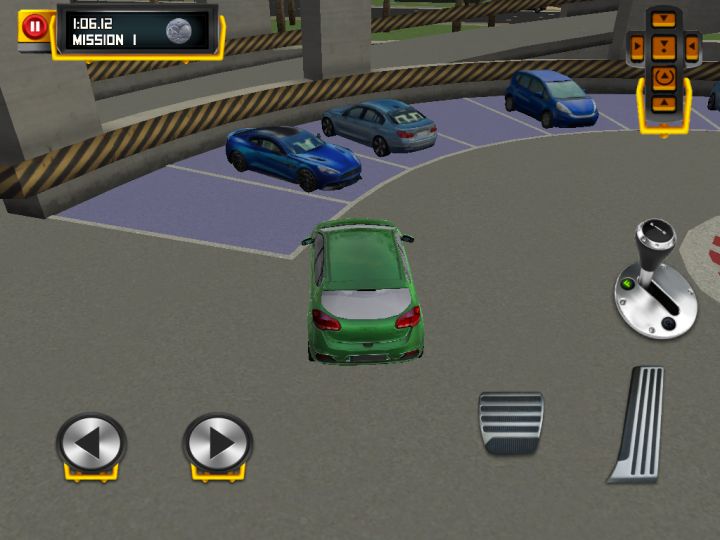Select the camera pad's left-pointing arrow button
Screen dimensions: 720x540
[x=691, y=47]
